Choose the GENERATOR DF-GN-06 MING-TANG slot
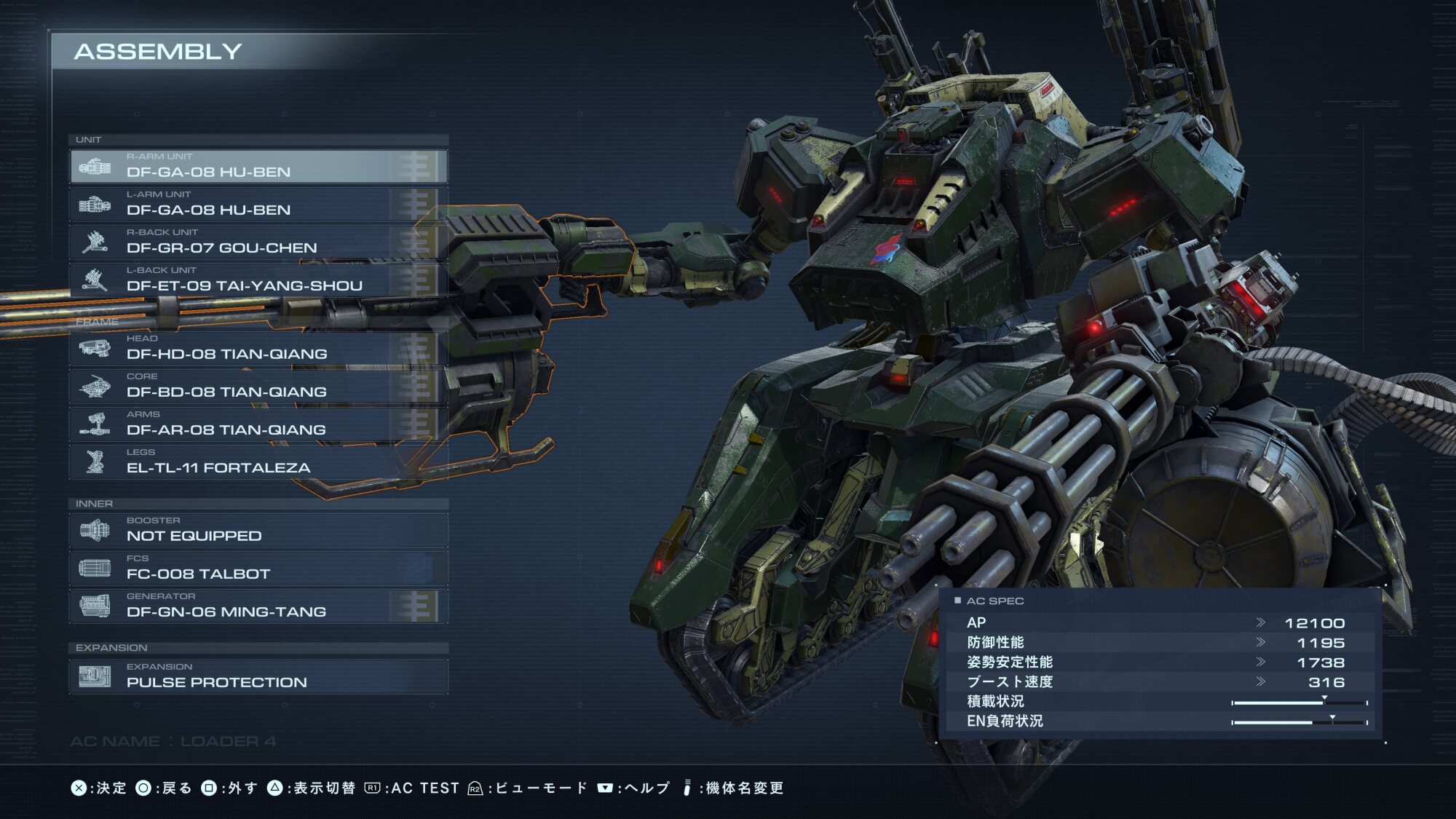The width and height of the screenshot is (1456, 819). pyautogui.click(x=258, y=606)
